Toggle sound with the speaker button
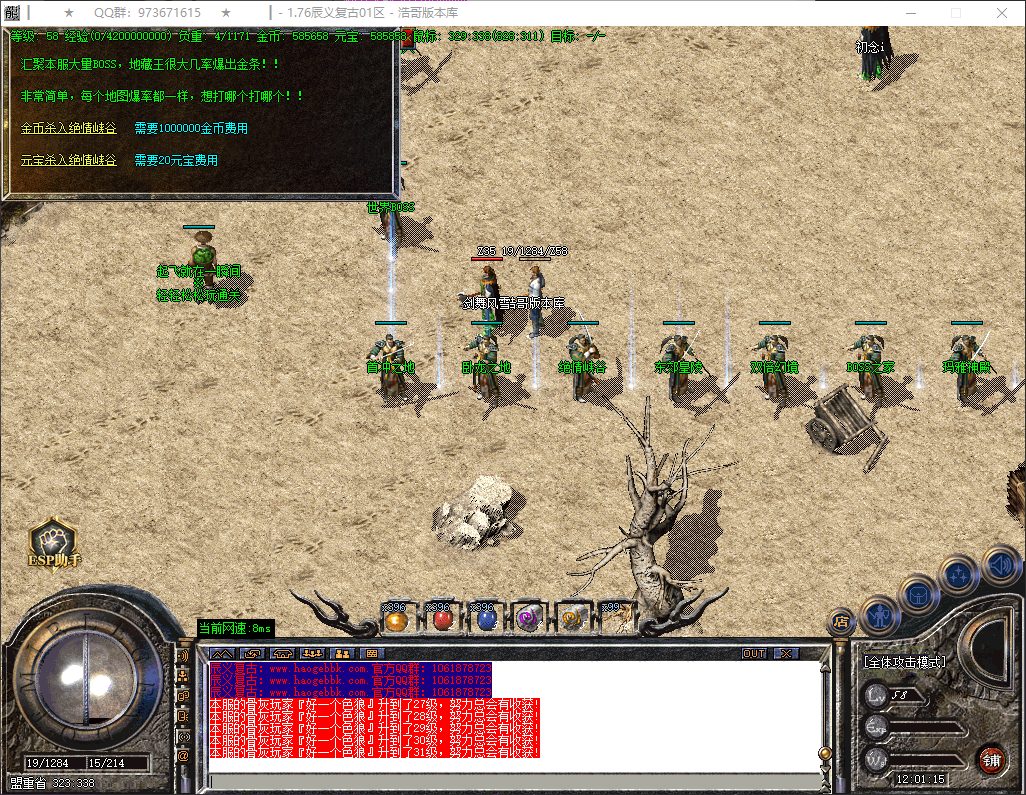This screenshot has width=1026, height=795. [1000, 565]
